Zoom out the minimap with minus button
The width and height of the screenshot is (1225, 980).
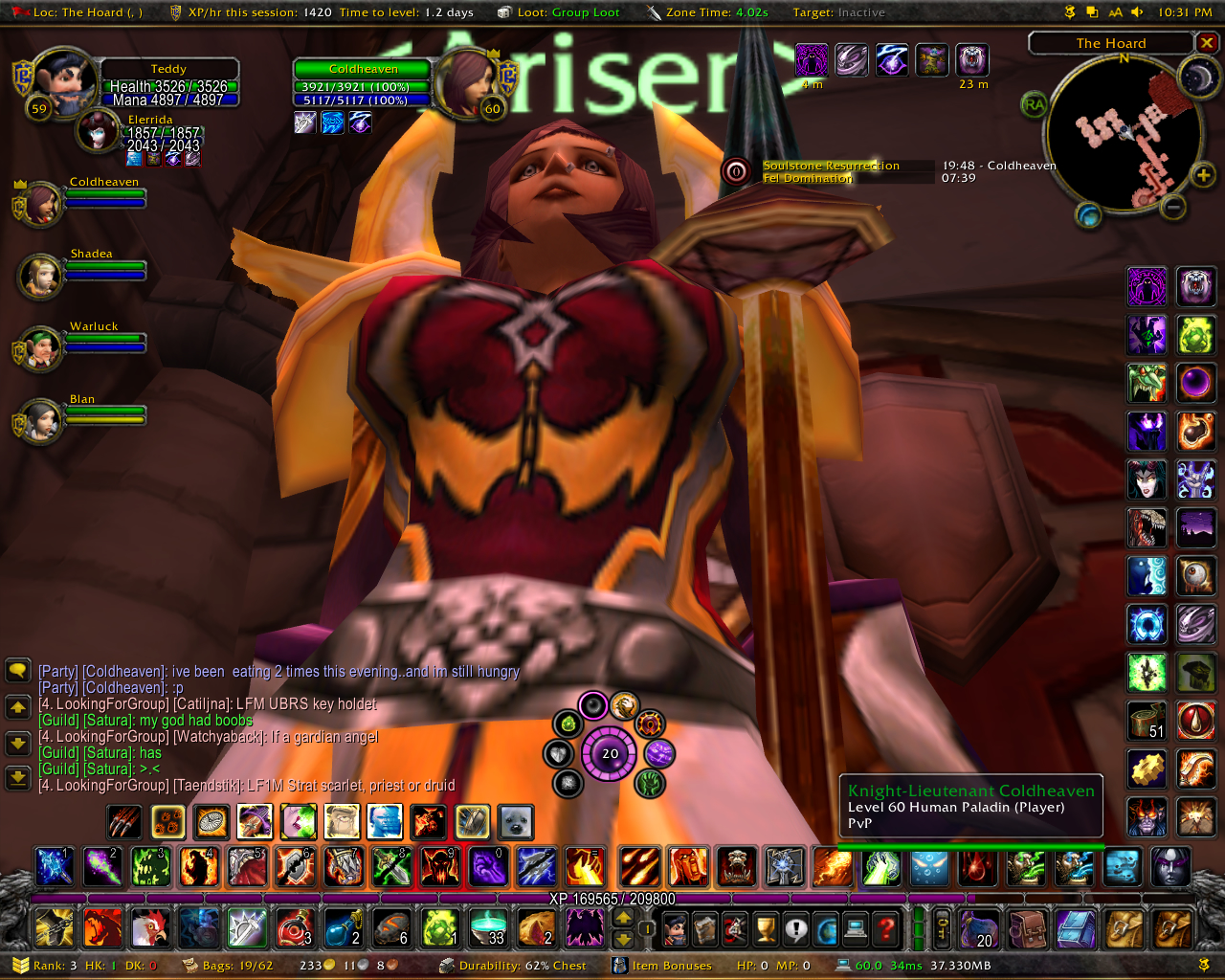(x=1173, y=206)
